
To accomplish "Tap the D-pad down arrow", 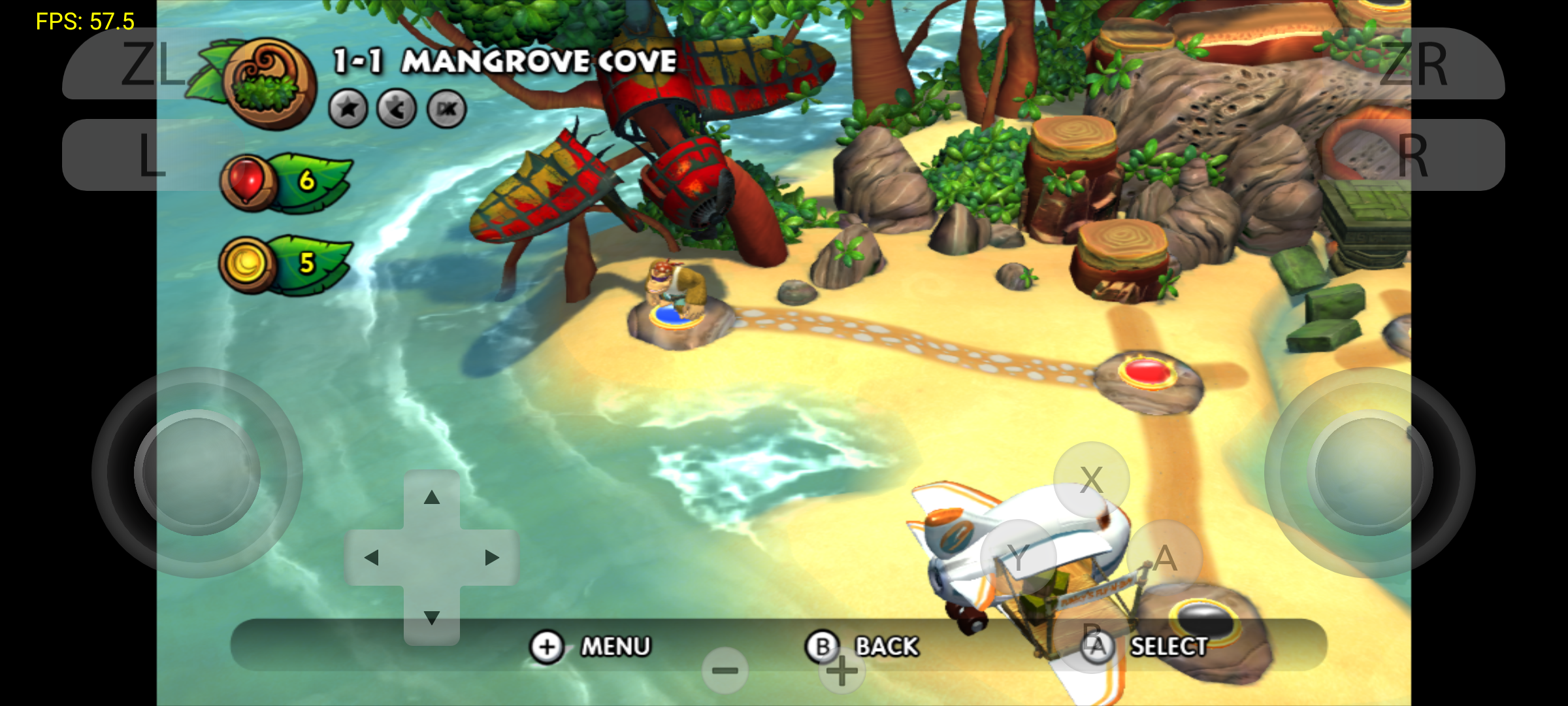I will tap(431, 617).
